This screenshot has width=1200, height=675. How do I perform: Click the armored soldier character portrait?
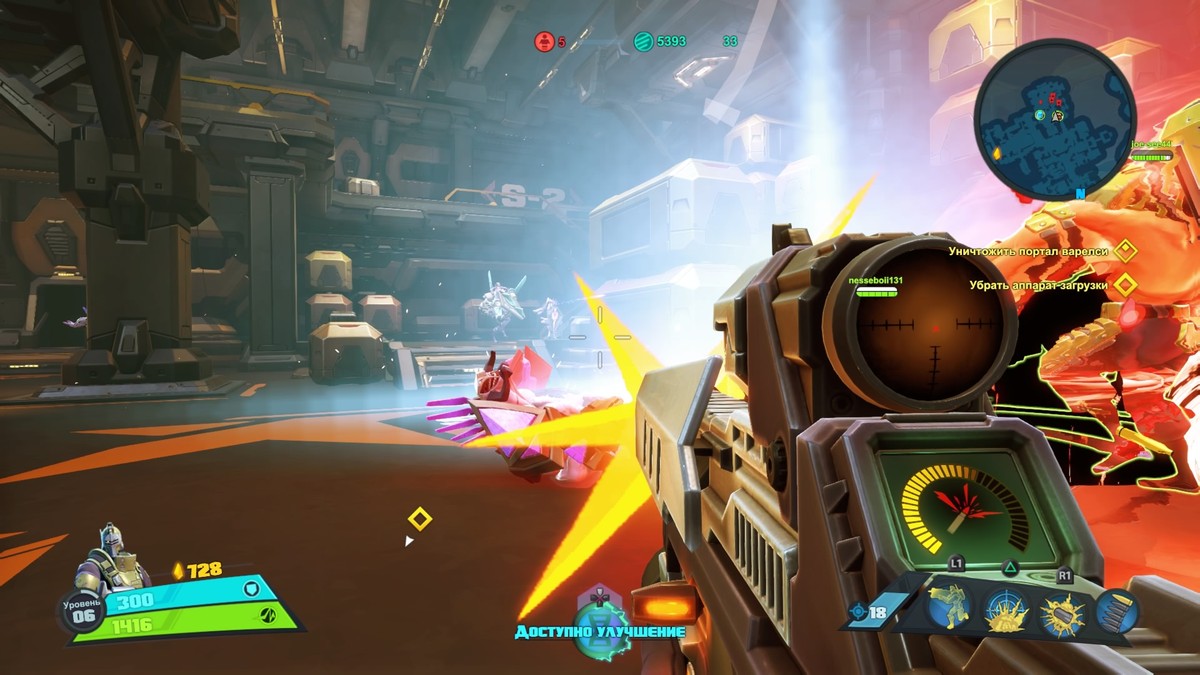[110, 560]
